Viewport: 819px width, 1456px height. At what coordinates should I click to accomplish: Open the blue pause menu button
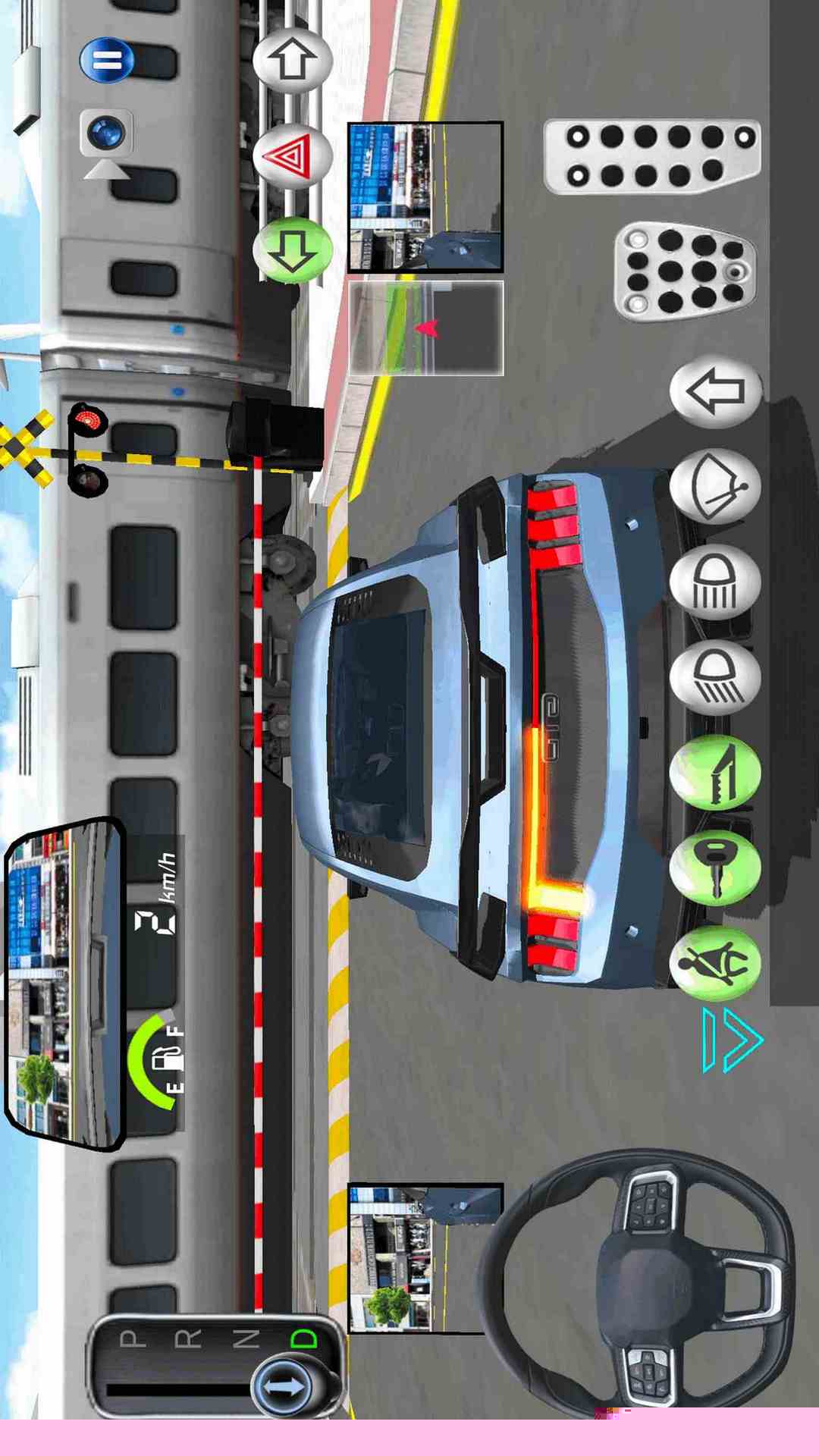pyautogui.click(x=107, y=60)
